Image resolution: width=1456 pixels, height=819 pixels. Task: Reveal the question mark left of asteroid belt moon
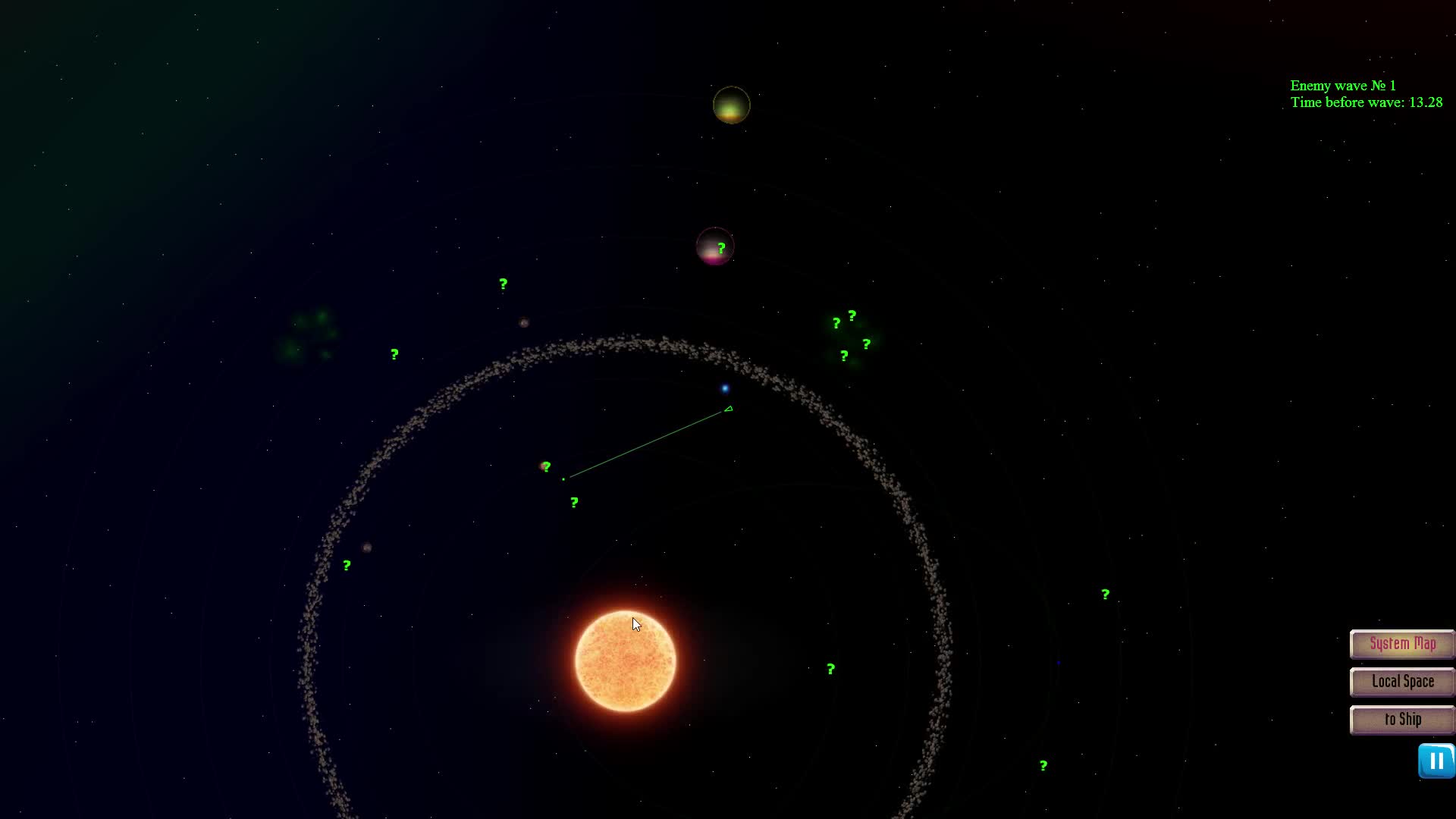pyautogui.click(x=347, y=564)
